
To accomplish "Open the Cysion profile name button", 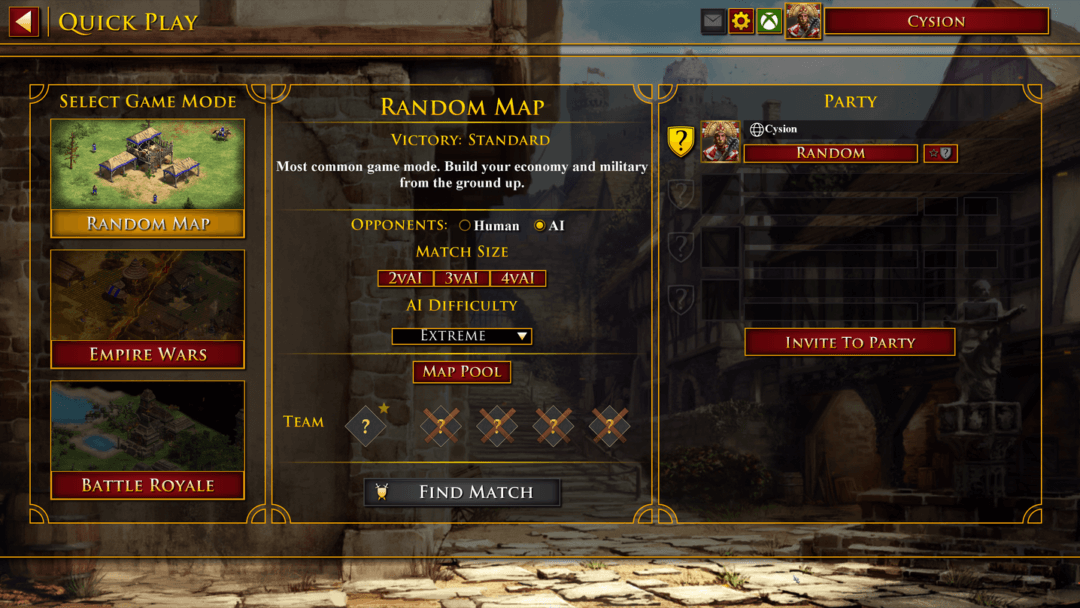I will [936, 21].
